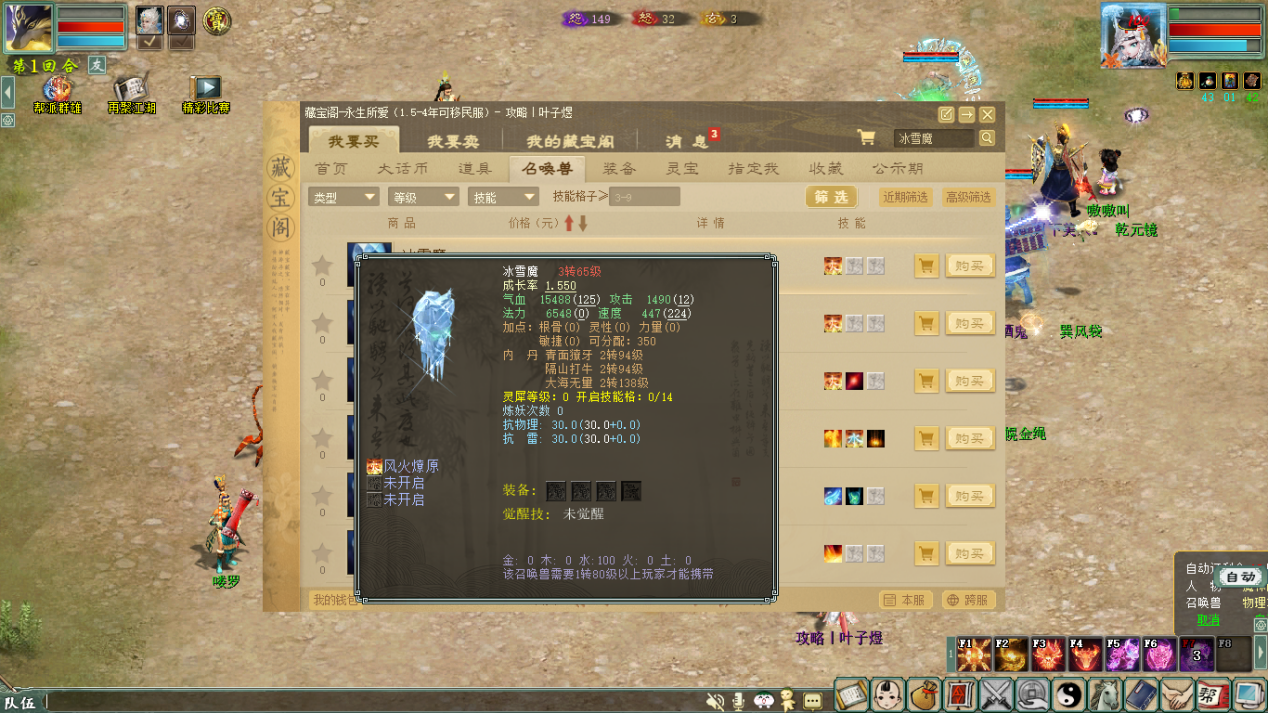Activate the F1 skill on the hotbar
Image resolution: width=1268 pixels, height=713 pixels.
[x=973, y=655]
